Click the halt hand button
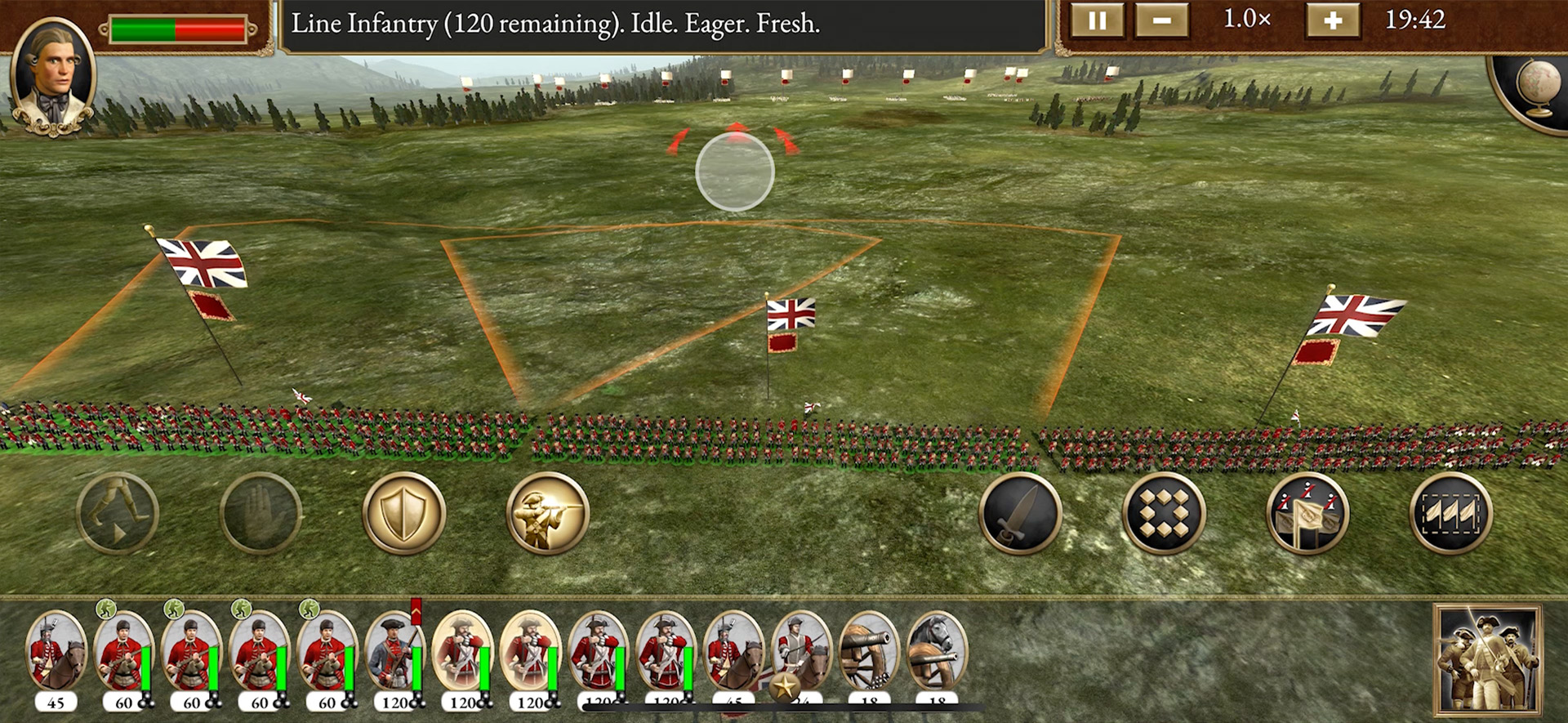The height and width of the screenshot is (723, 1568). (x=261, y=513)
